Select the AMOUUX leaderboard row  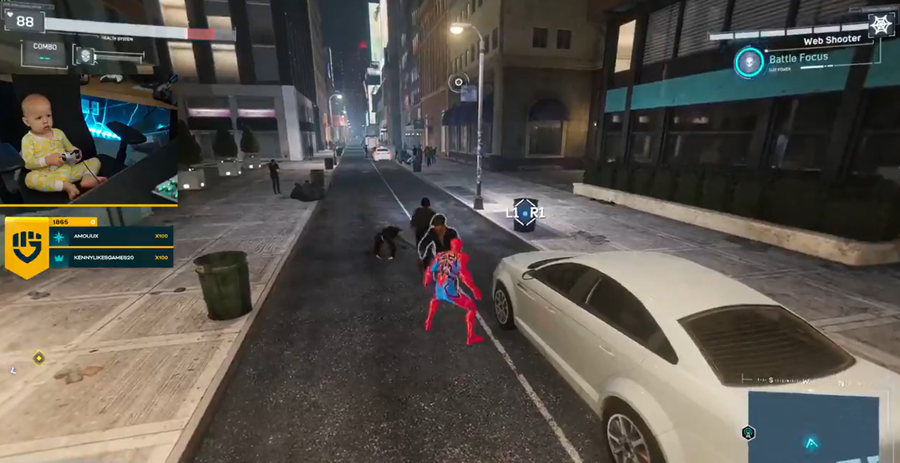coord(110,237)
